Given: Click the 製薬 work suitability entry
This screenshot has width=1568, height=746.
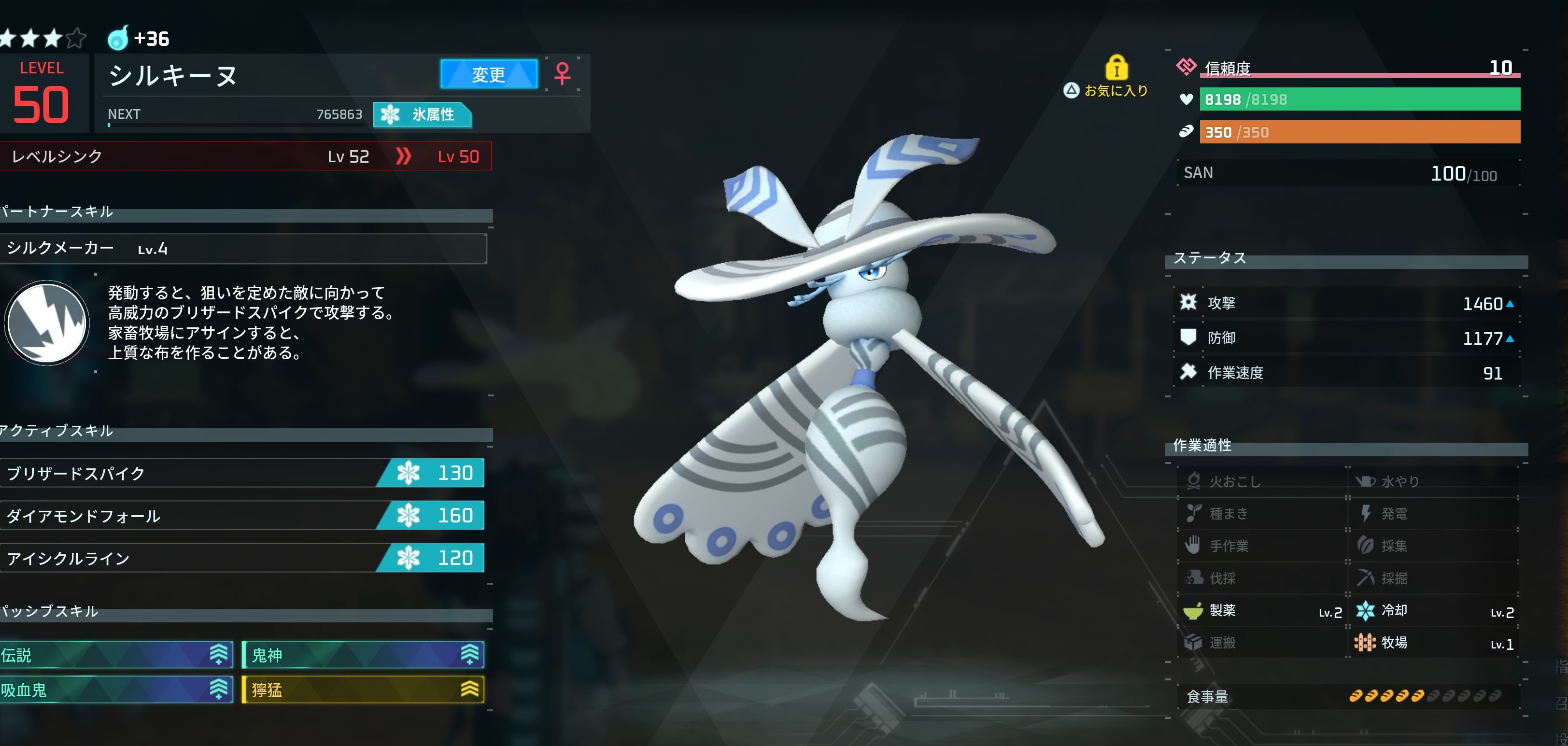Looking at the screenshot, I should point(1261,610).
